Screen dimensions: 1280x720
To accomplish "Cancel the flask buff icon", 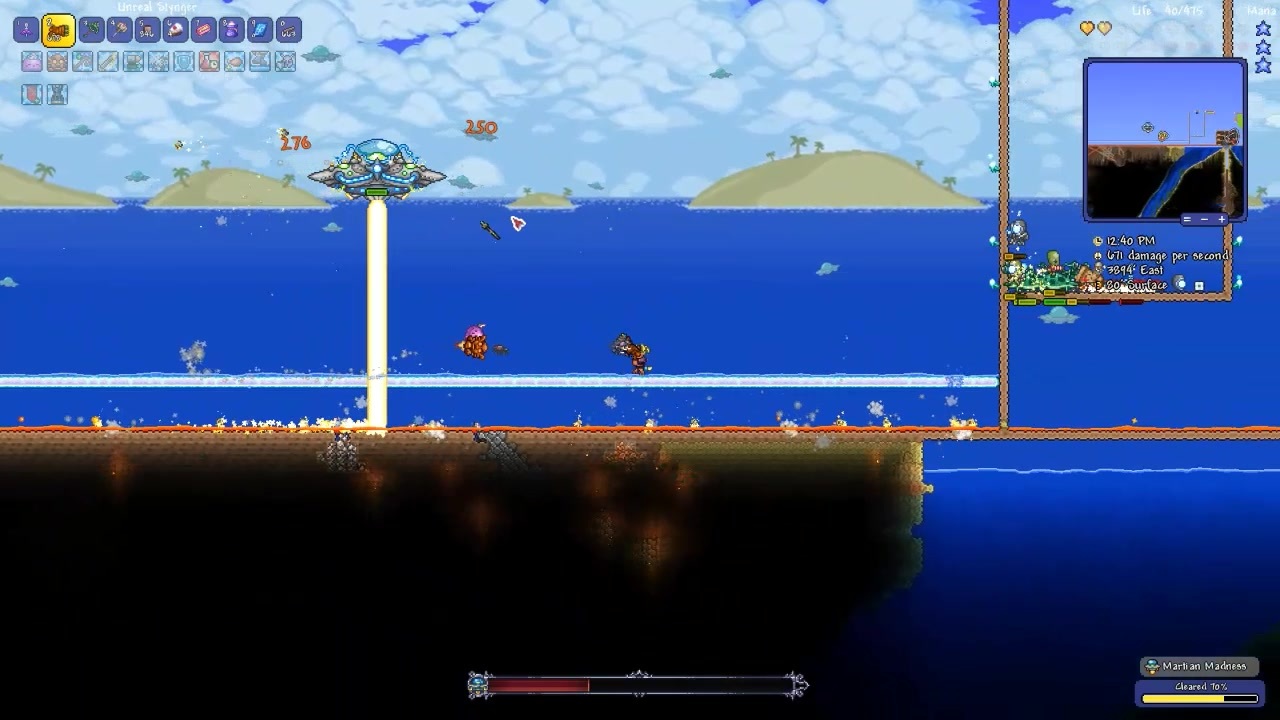I will tap(207, 61).
